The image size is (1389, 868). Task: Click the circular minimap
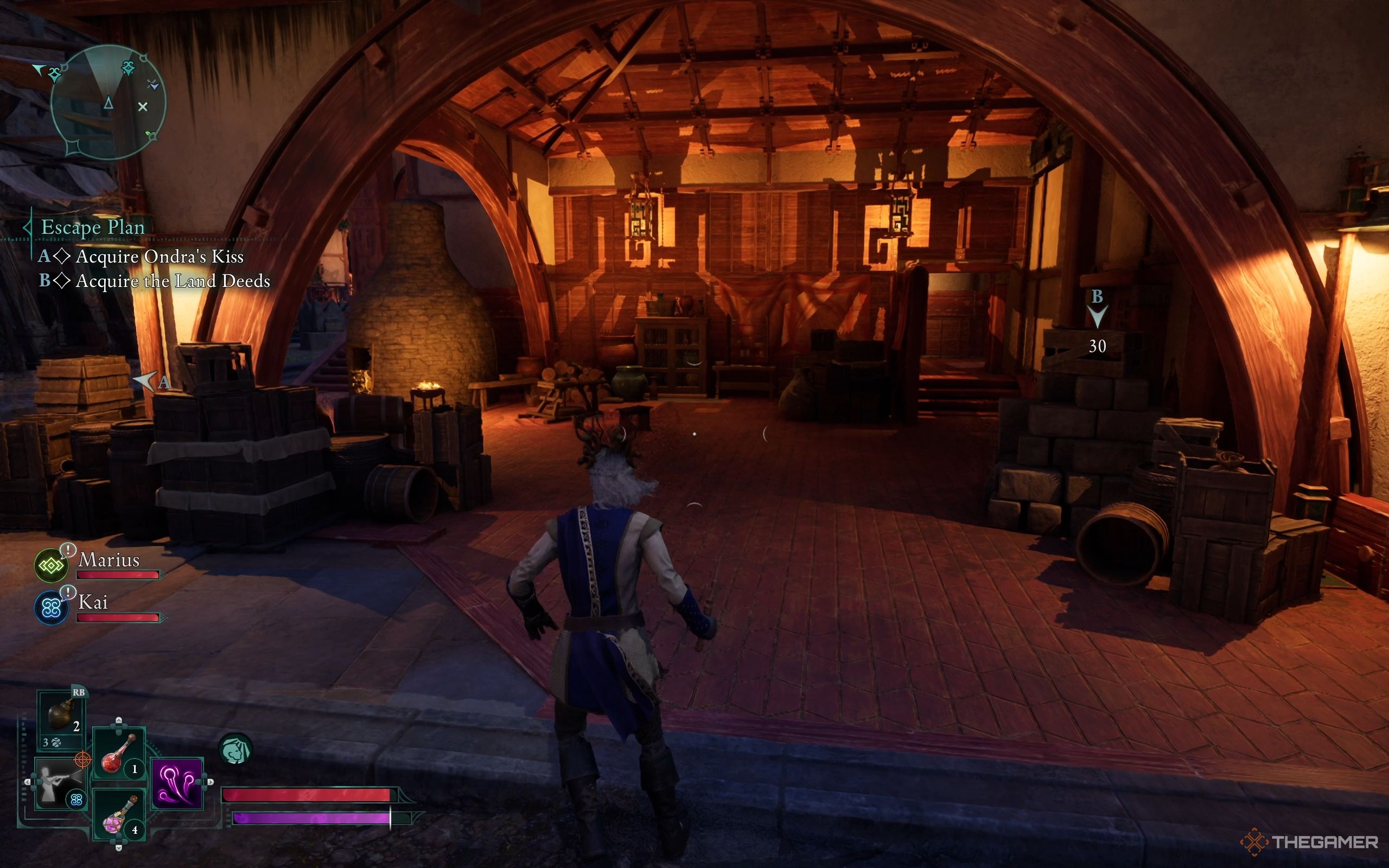[107, 103]
